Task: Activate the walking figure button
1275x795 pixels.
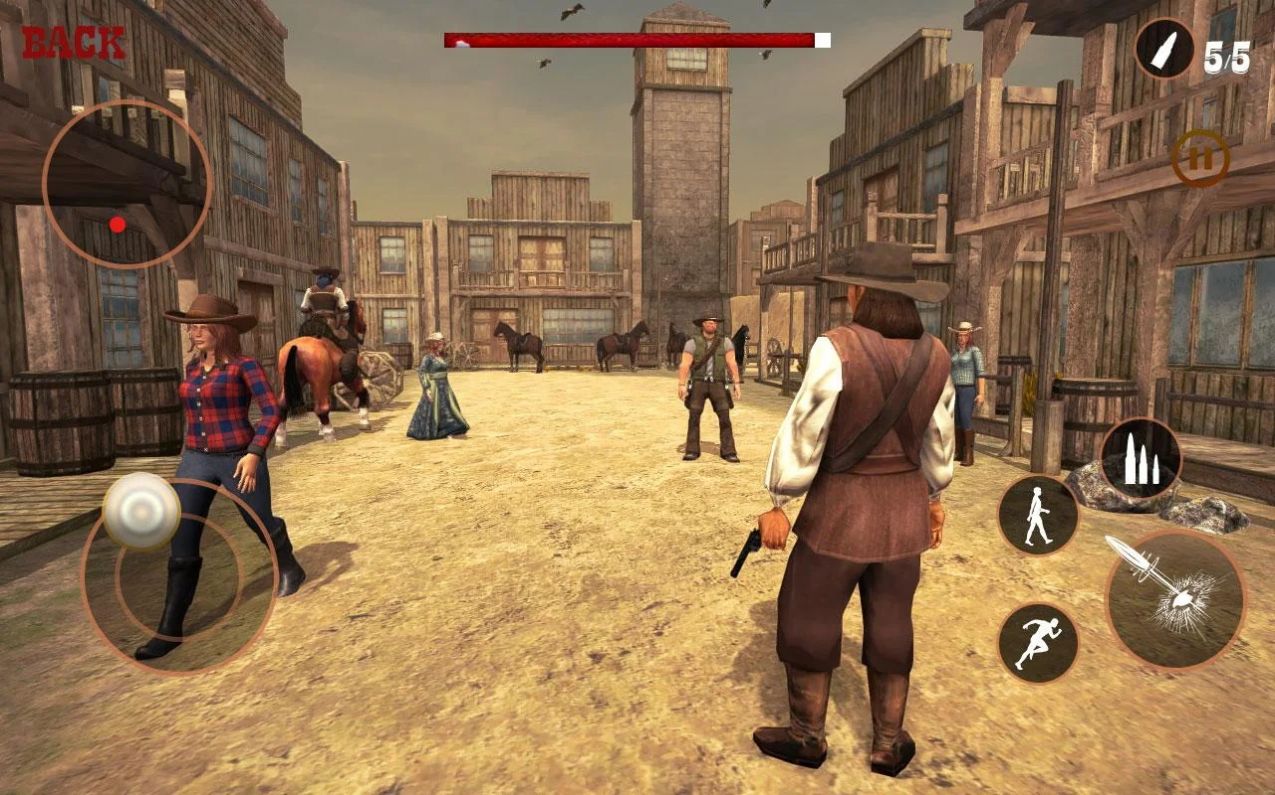Action: click(x=1038, y=515)
